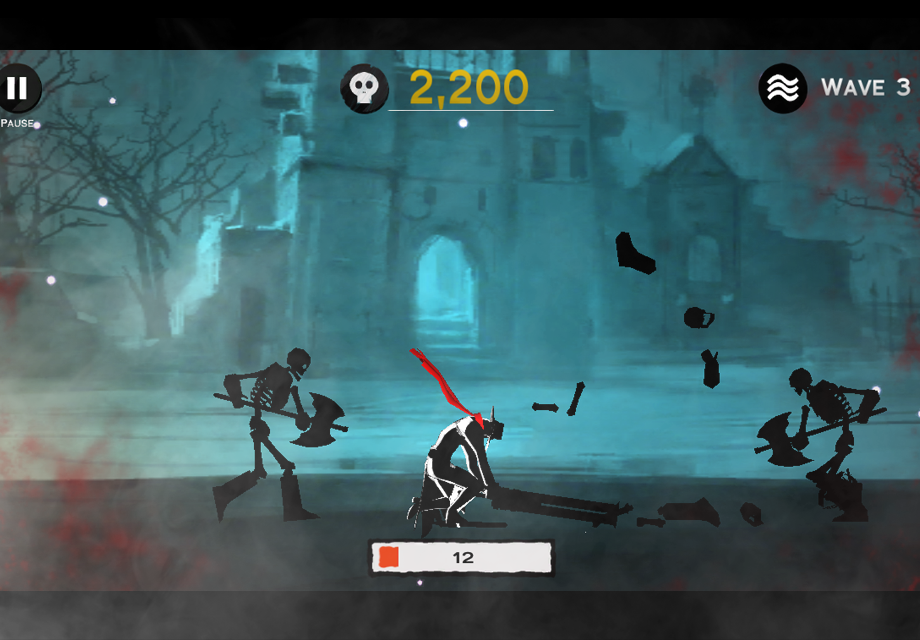Pause the game with the pause button
This screenshot has height=640, width=920.
point(17,88)
